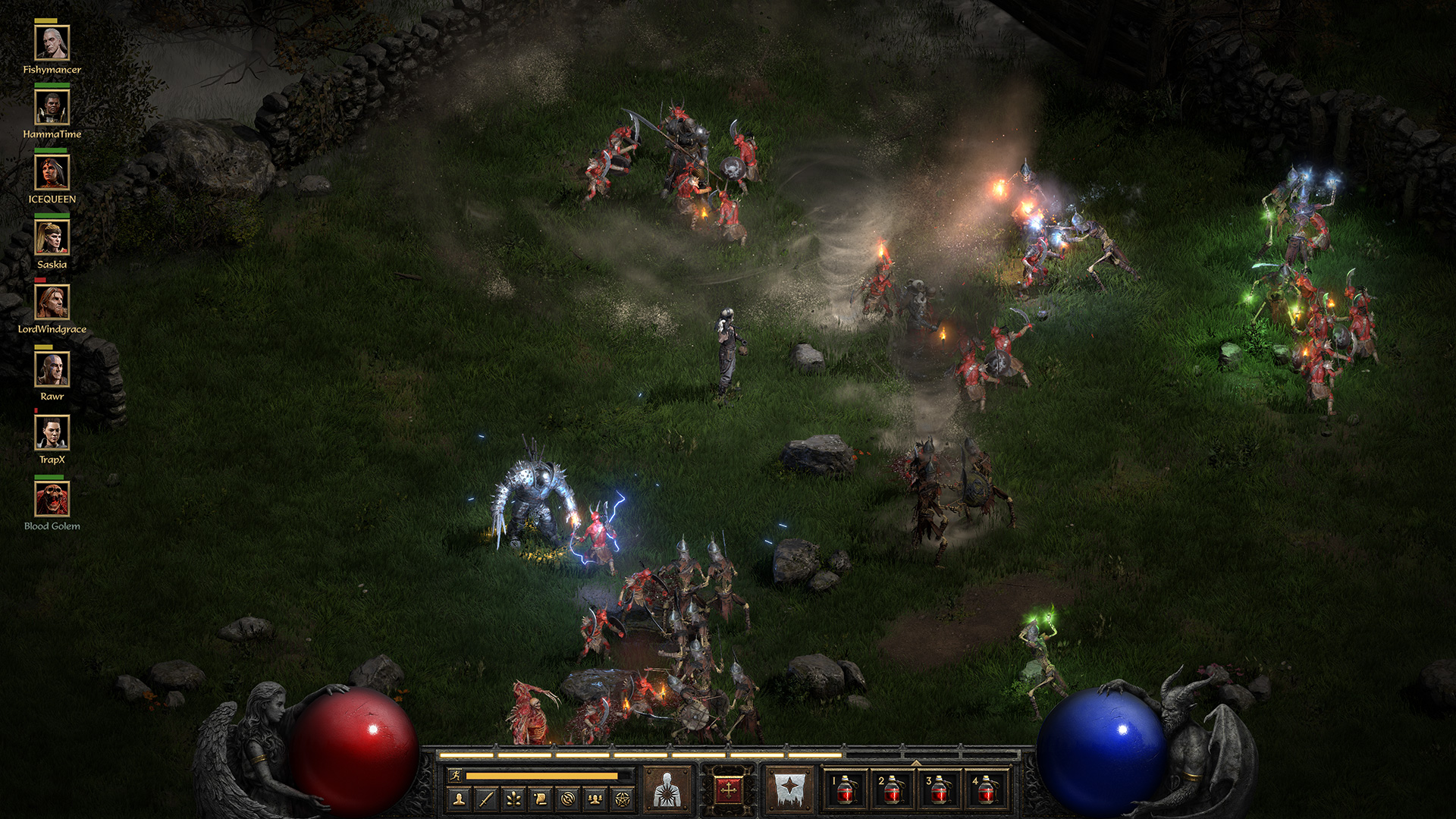Image resolution: width=1456 pixels, height=819 pixels.
Task: Expand the belt with the arrow above slots
Action: point(916,763)
